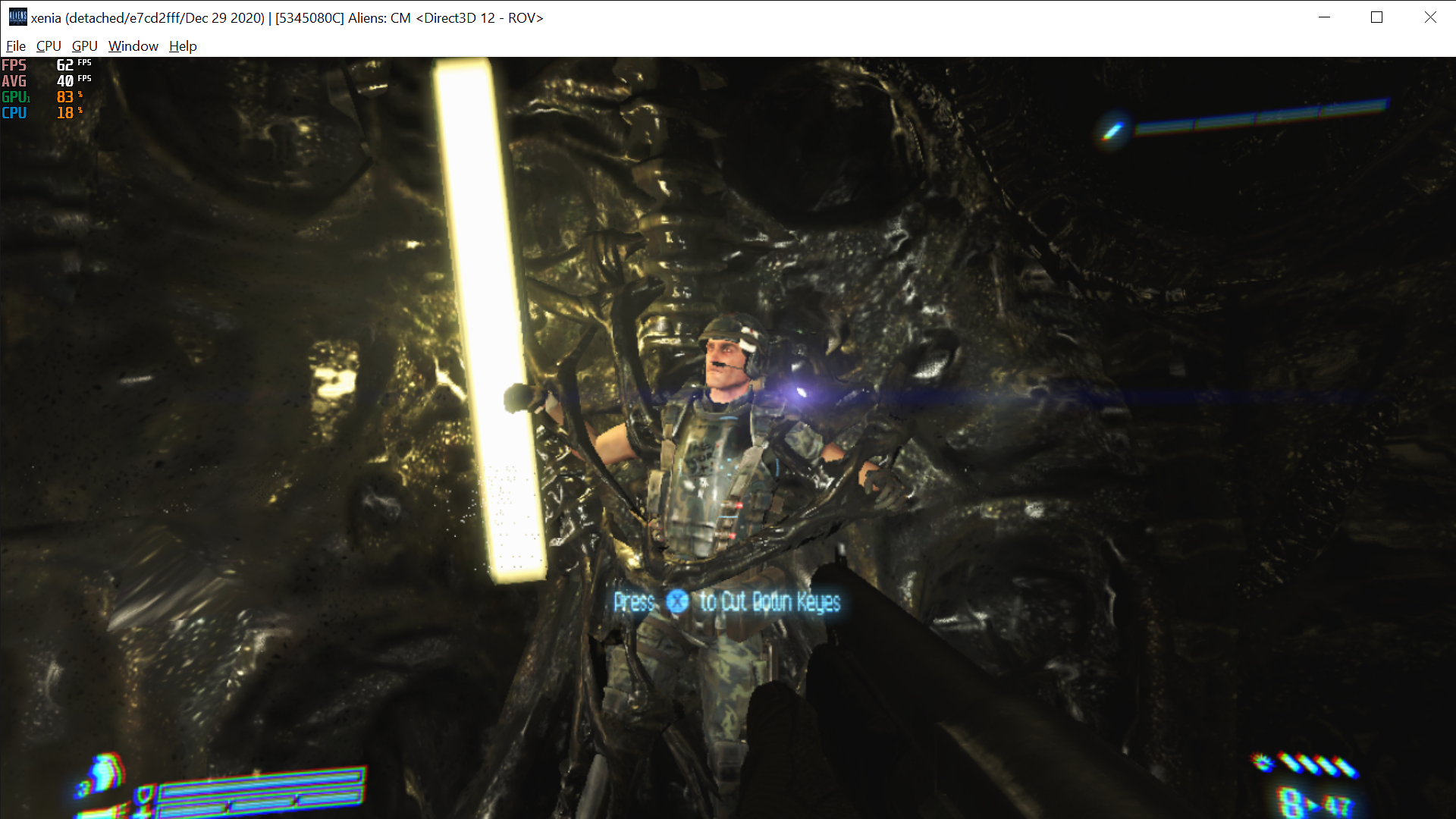Open the Help menu
This screenshot has width=1456, height=819.
point(182,45)
